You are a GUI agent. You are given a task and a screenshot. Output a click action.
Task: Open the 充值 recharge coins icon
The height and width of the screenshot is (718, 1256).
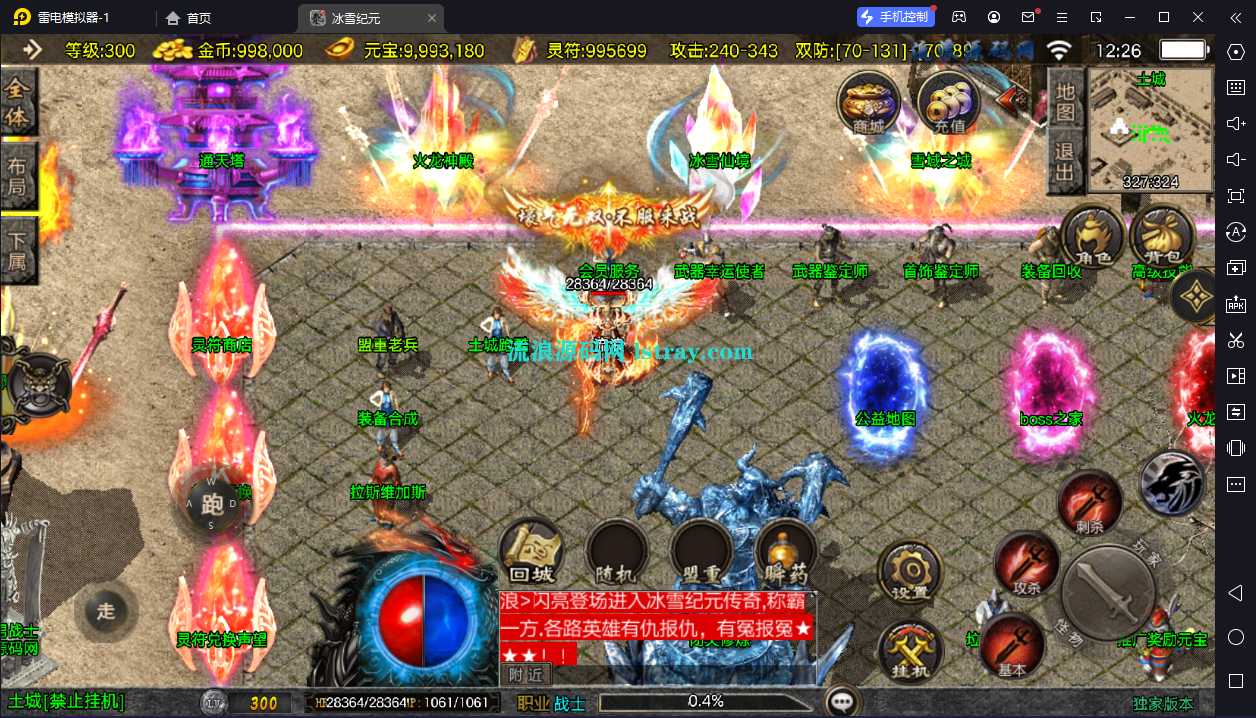click(x=948, y=104)
